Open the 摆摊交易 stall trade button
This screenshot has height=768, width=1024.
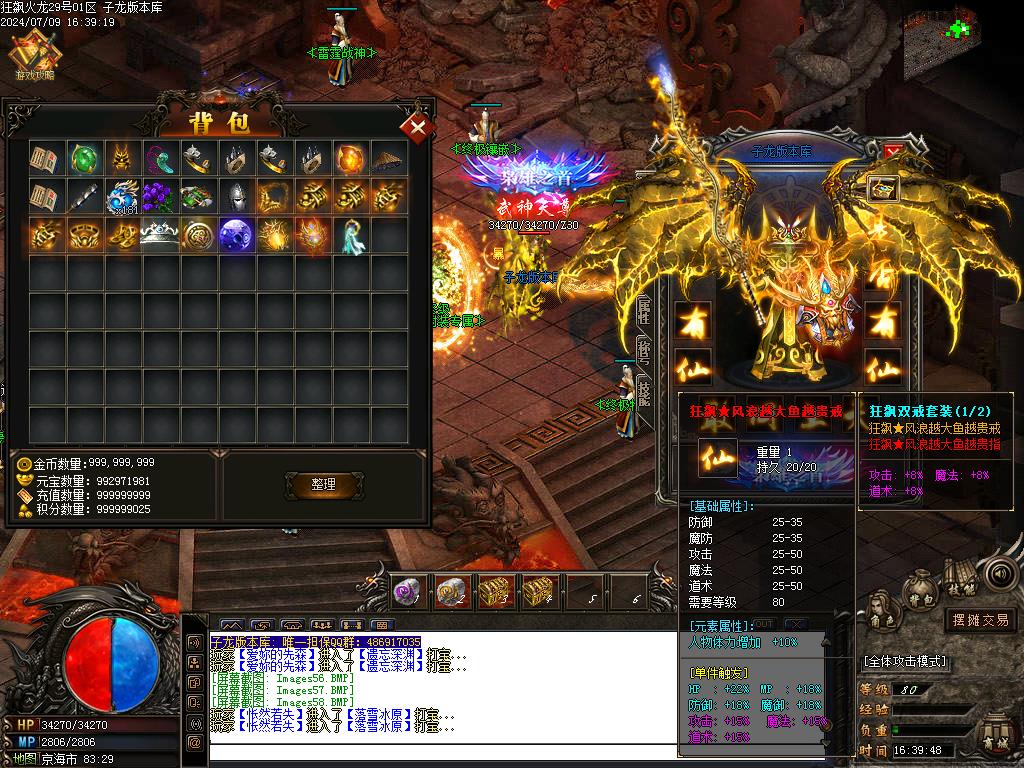point(980,620)
